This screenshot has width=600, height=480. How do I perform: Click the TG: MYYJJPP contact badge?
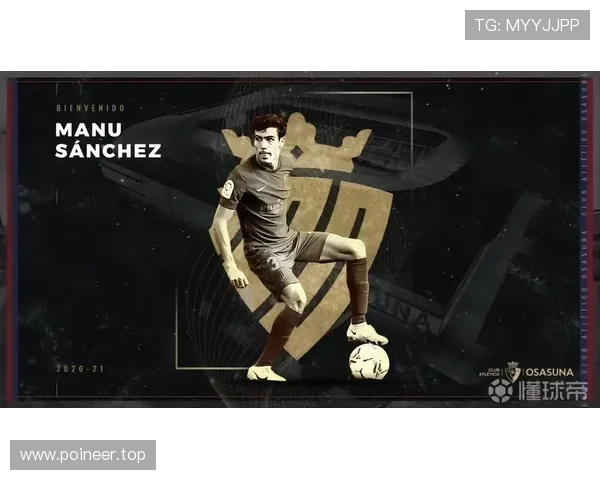point(527,25)
